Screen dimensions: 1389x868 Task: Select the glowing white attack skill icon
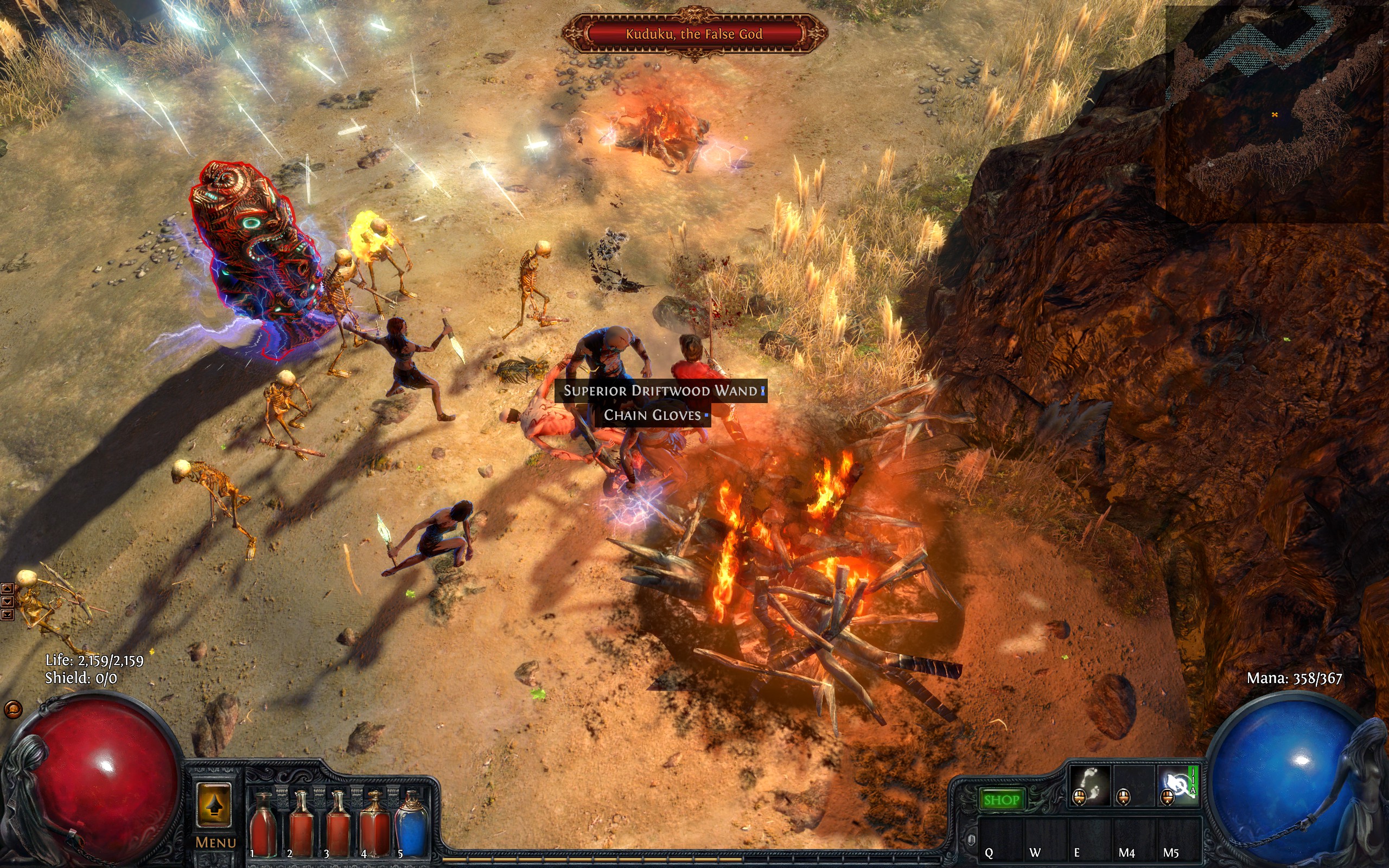(x=1177, y=786)
